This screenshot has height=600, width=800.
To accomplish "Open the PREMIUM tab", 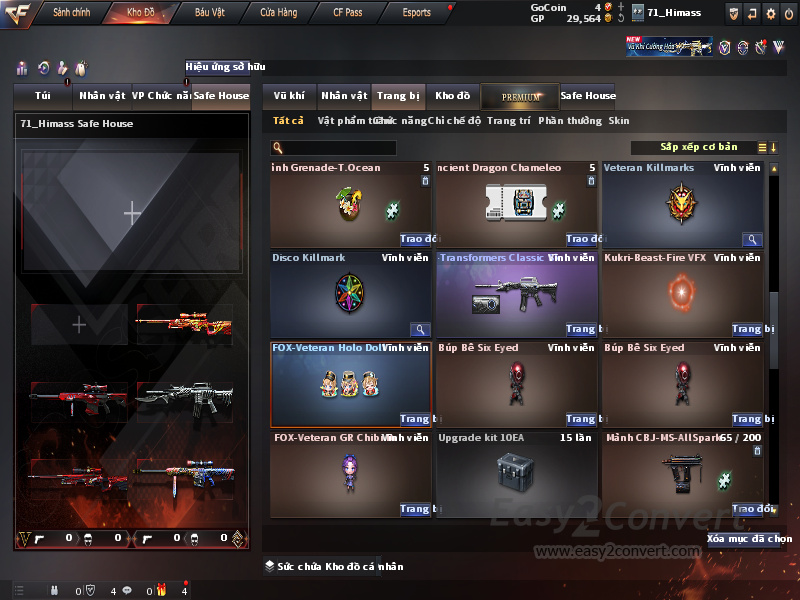I will coord(520,96).
